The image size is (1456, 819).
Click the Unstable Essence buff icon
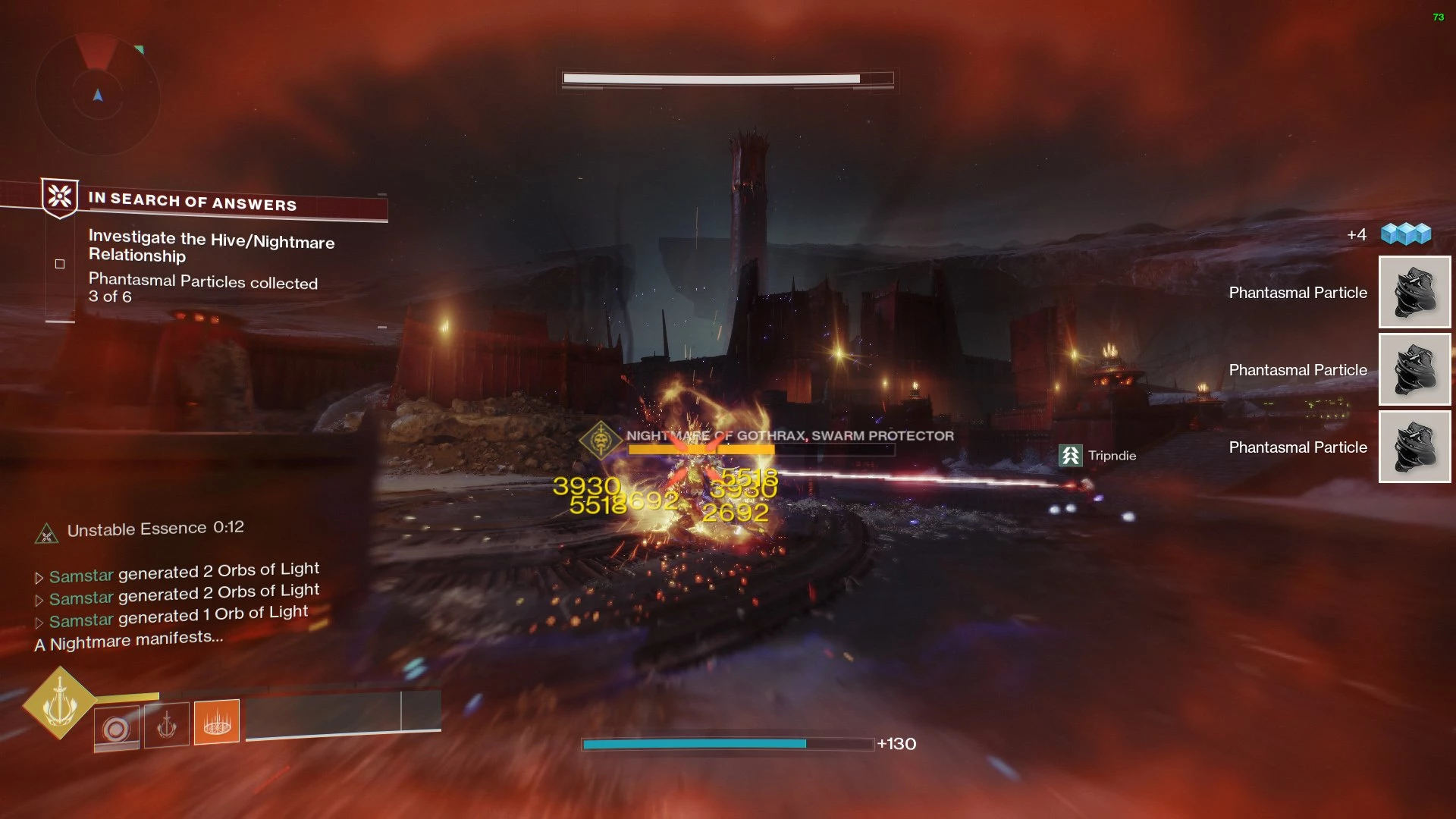point(47,534)
